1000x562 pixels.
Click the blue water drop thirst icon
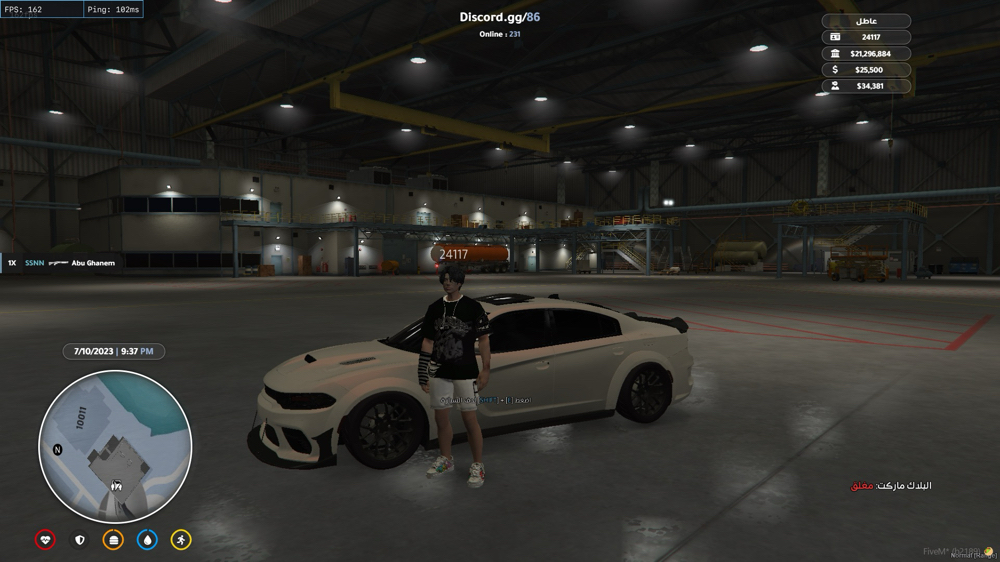click(147, 539)
